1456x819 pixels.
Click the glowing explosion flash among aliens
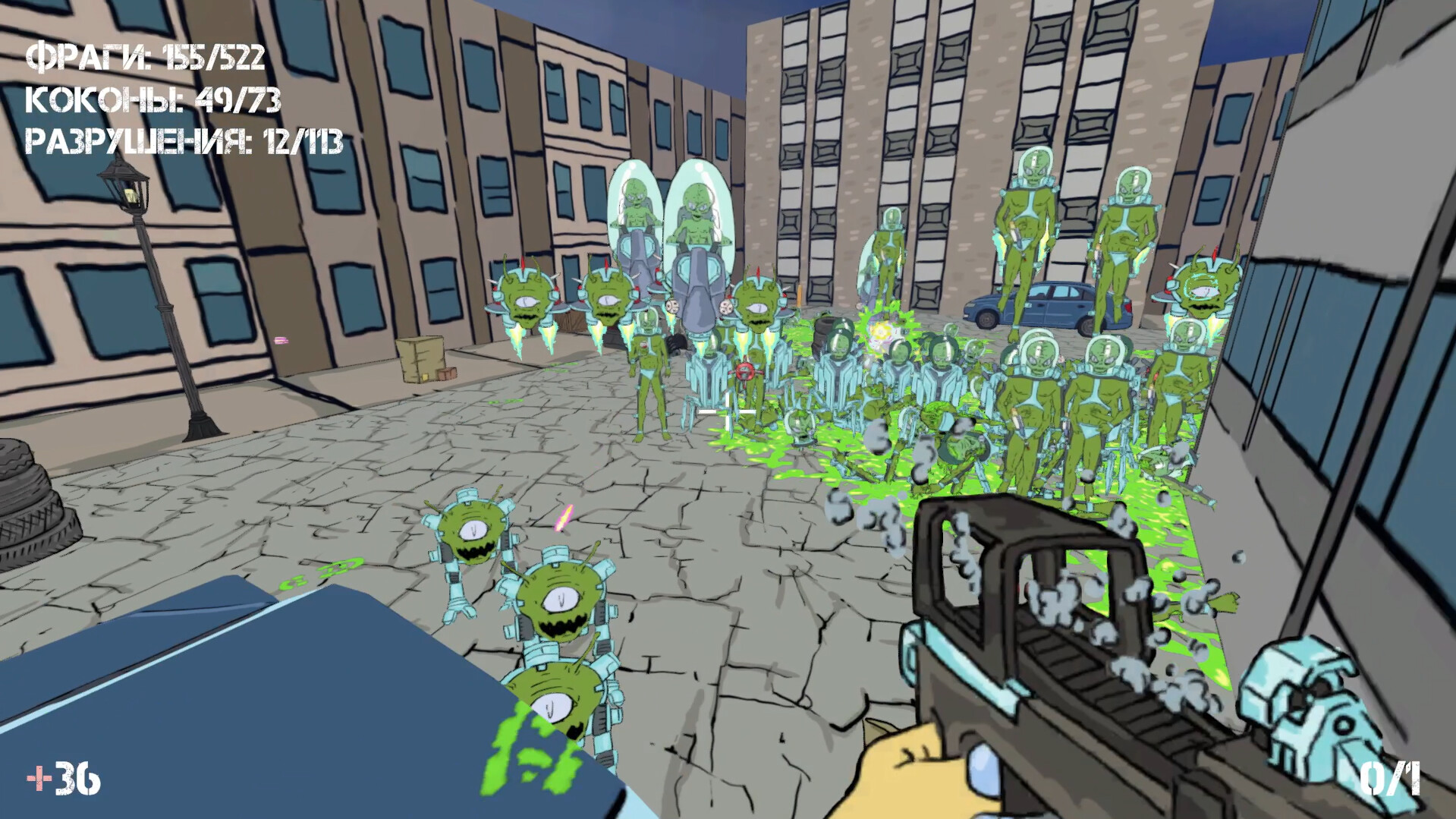880,330
